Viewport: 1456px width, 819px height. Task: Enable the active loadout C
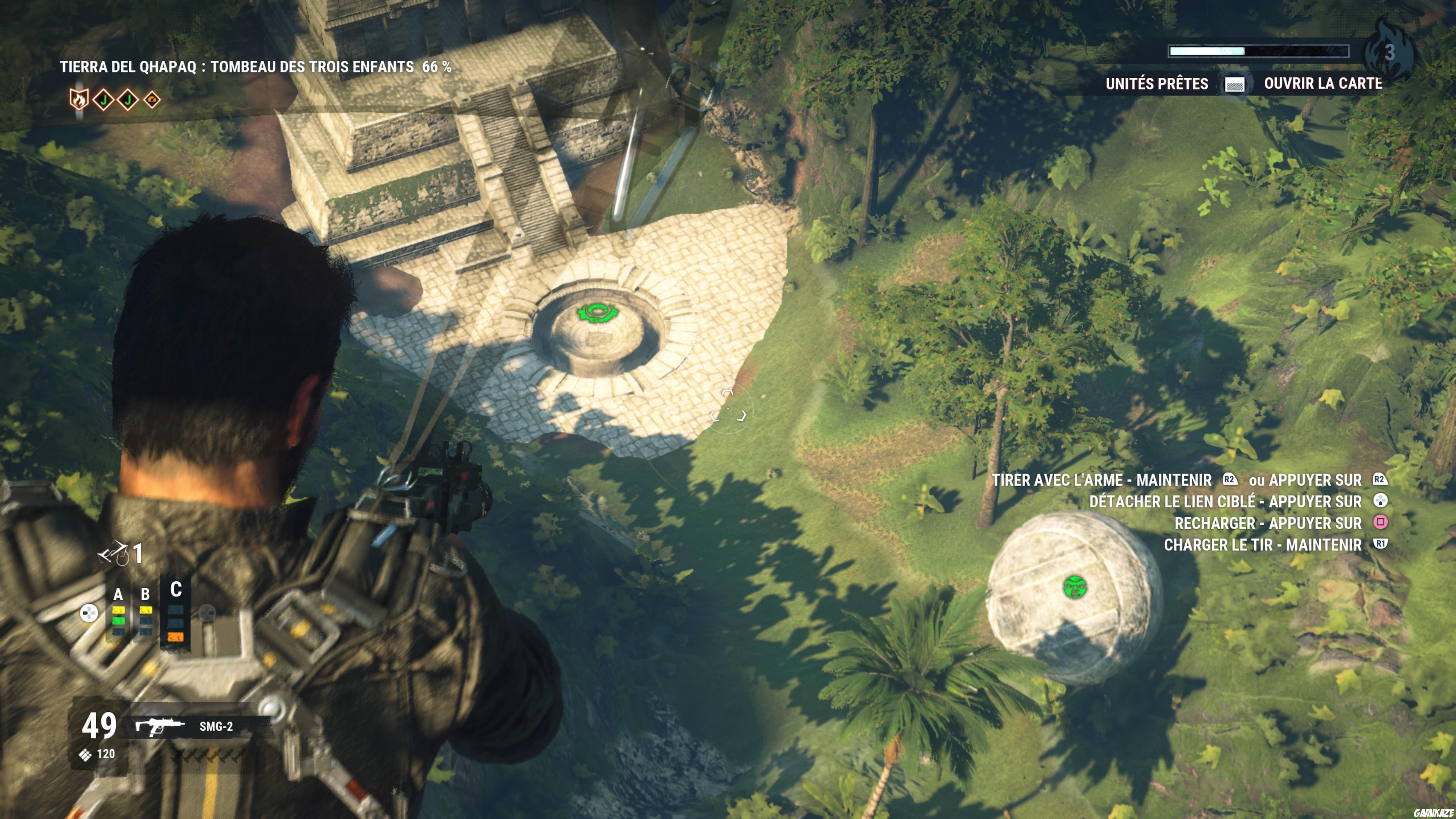(176, 590)
